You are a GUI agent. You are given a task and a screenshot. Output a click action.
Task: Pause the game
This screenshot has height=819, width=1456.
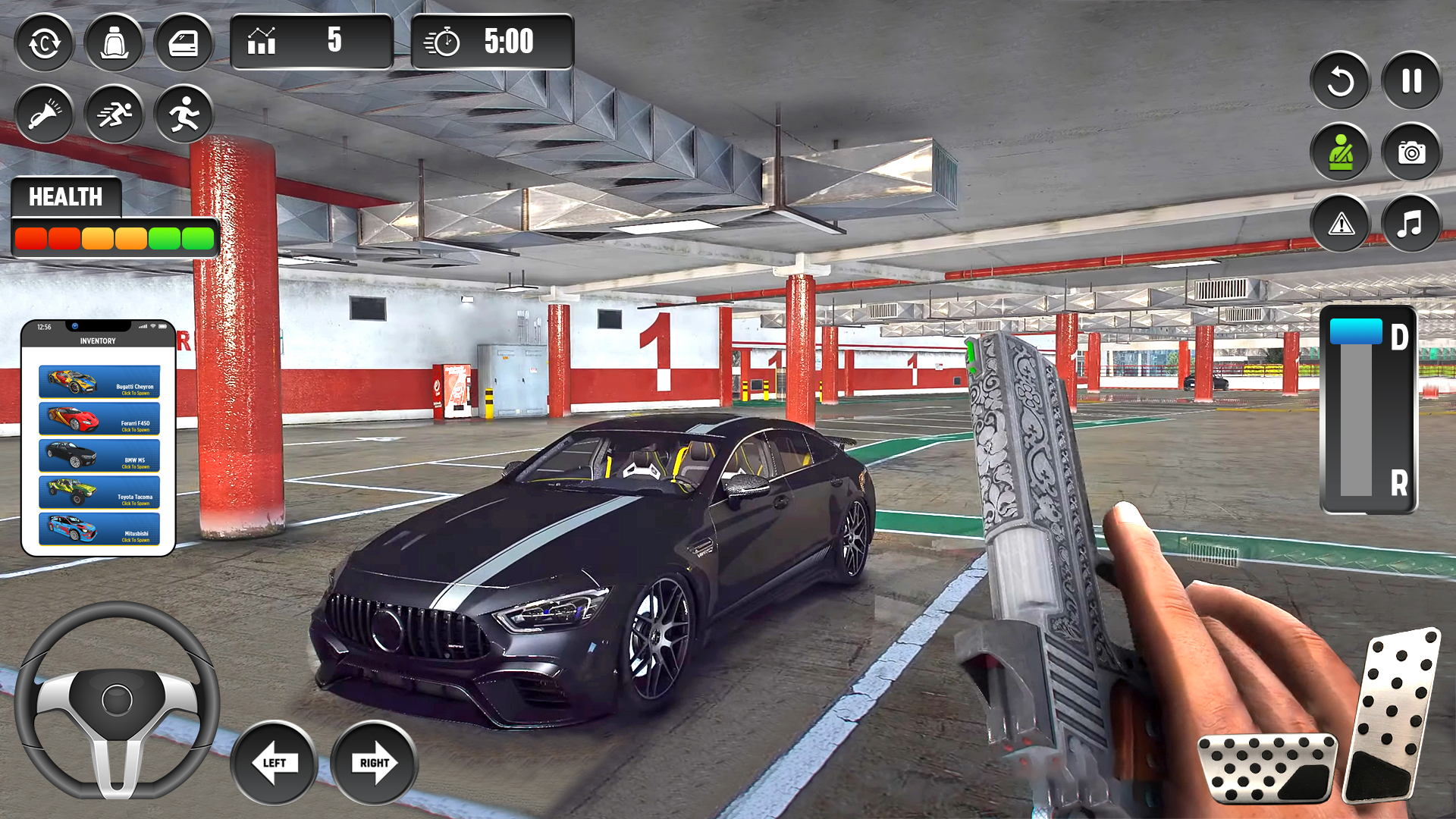click(1410, 82)
